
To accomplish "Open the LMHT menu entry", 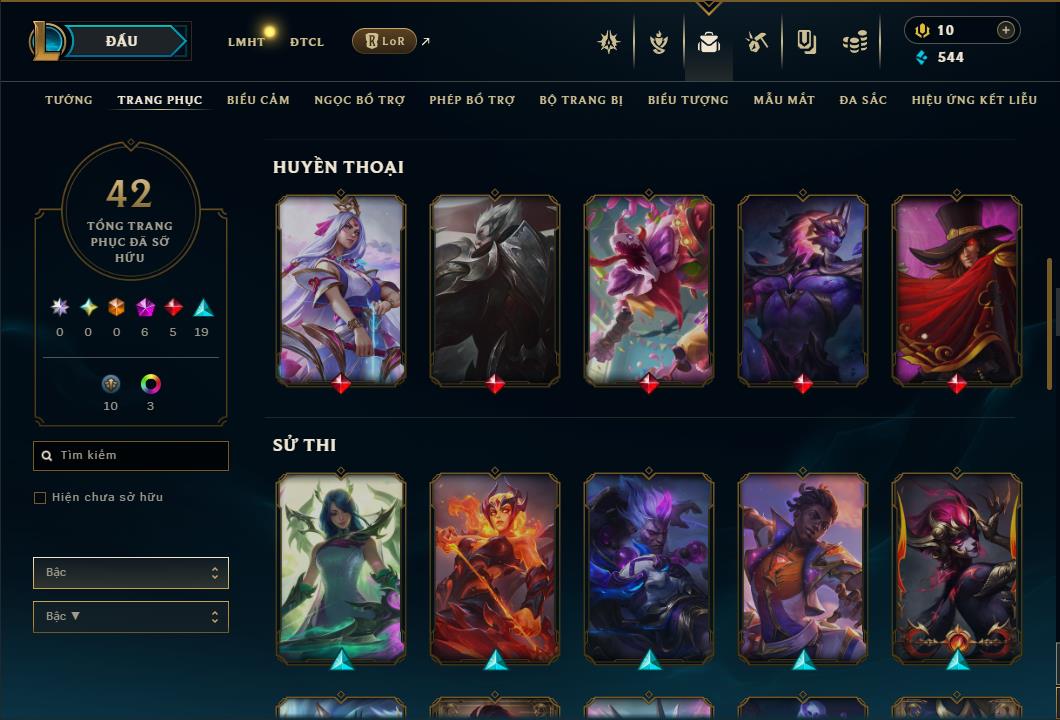I will (x=246, y=42).
